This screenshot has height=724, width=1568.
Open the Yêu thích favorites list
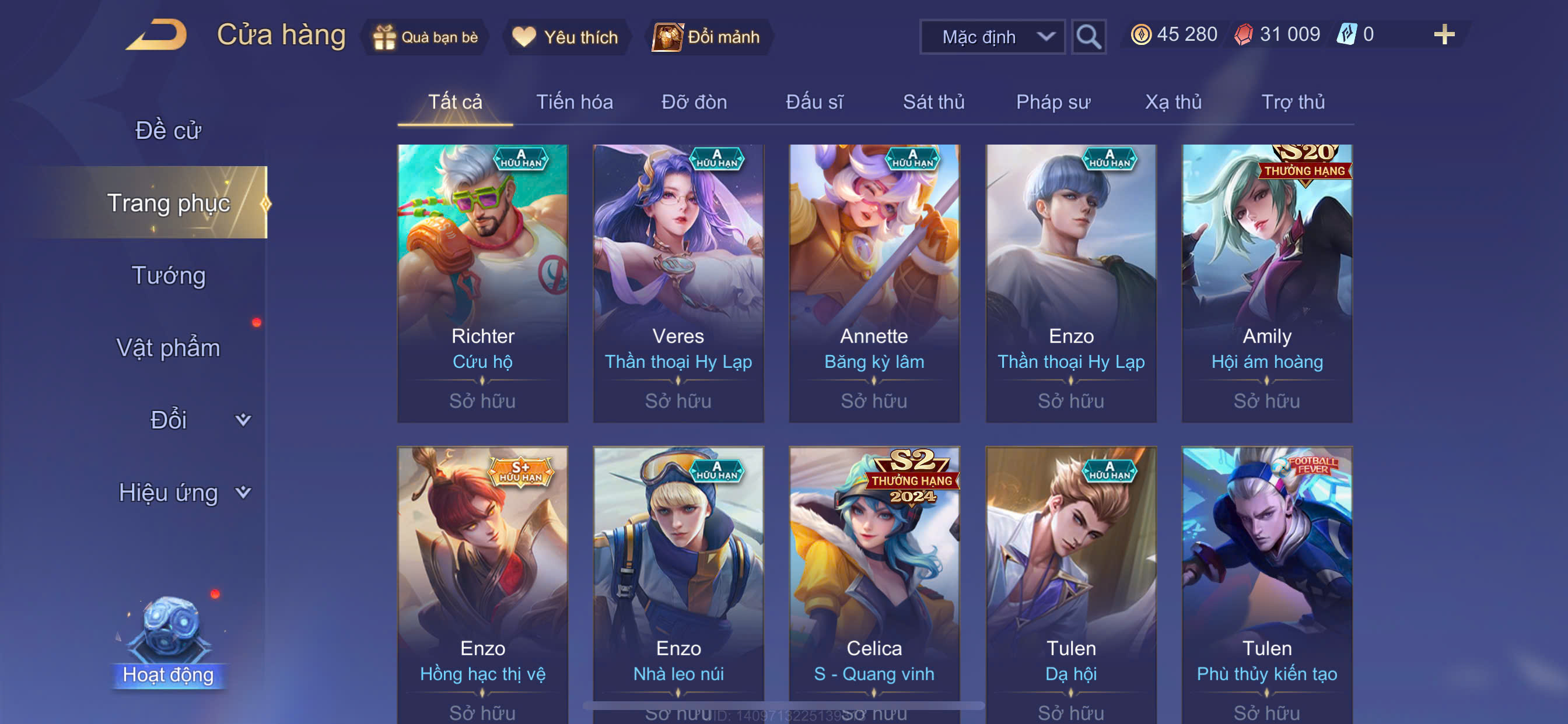(x=565, y=37)
